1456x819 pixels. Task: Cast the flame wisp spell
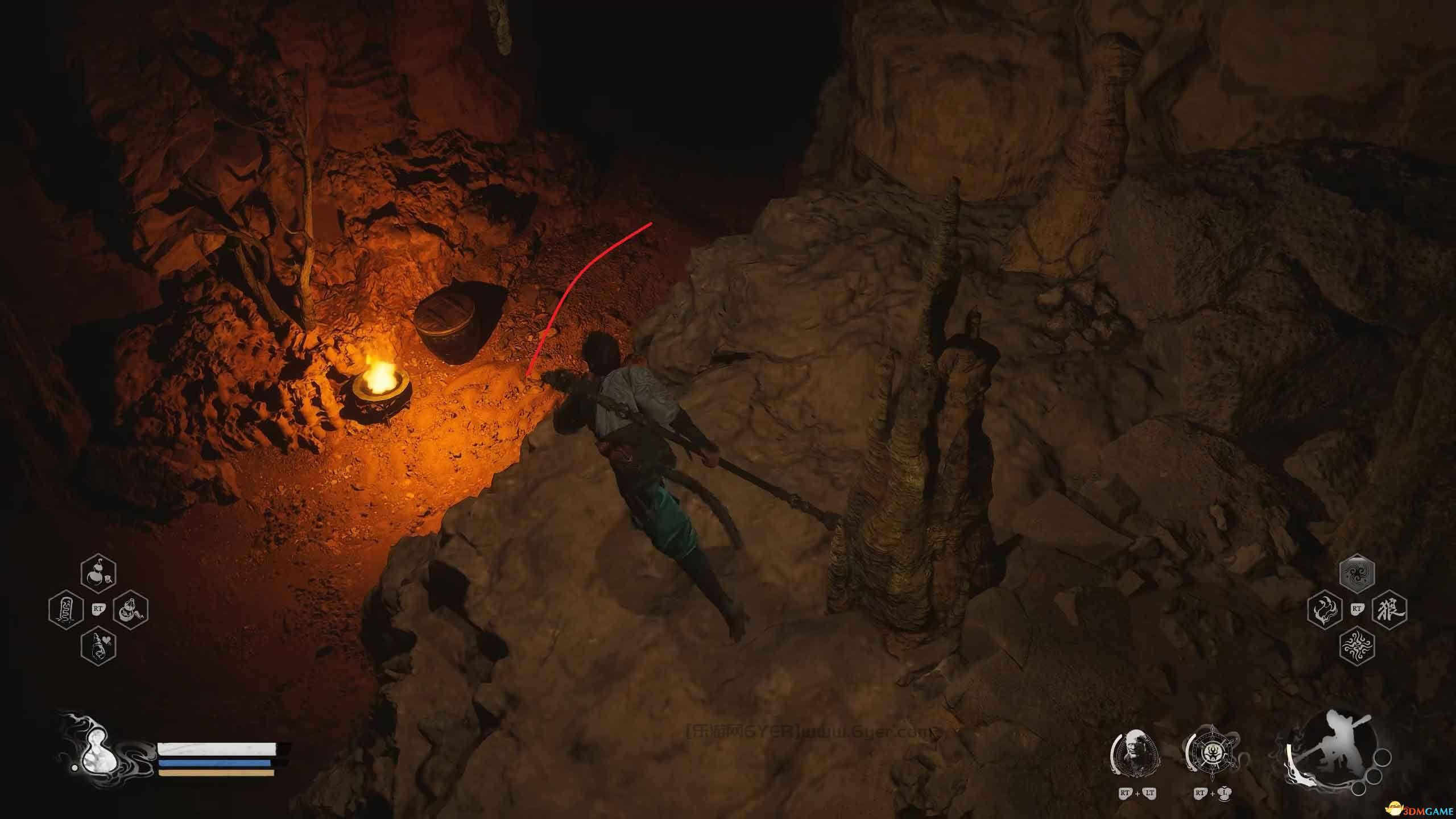tap(1325, 610)
